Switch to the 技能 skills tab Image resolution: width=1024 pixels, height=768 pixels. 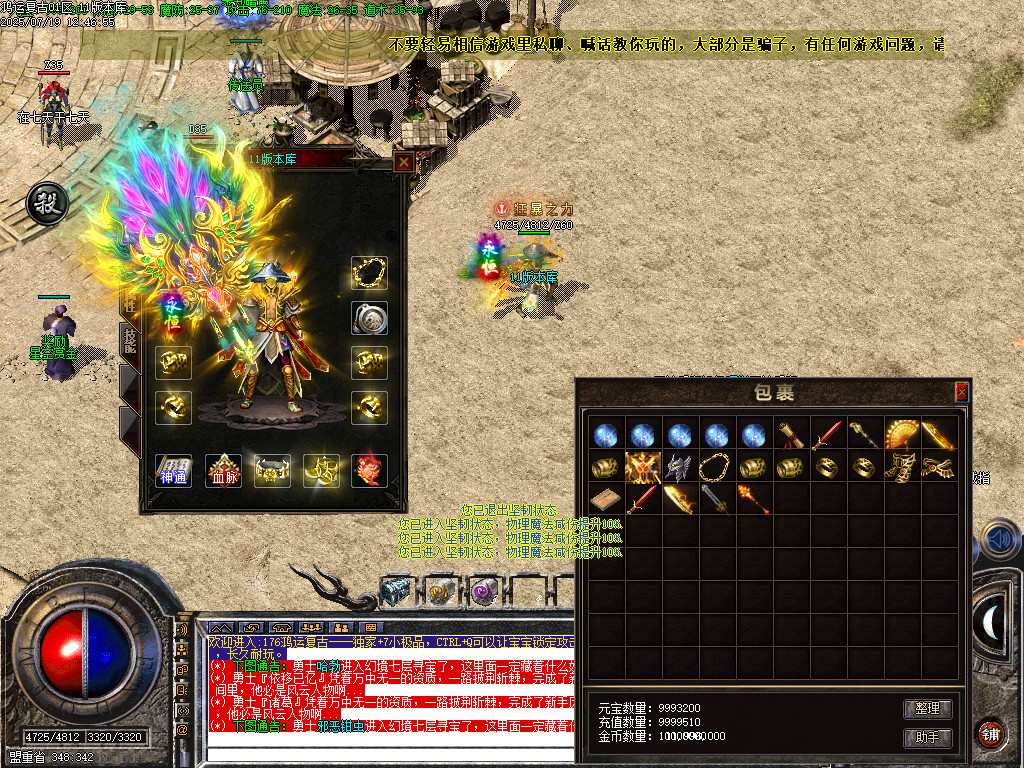130,339
